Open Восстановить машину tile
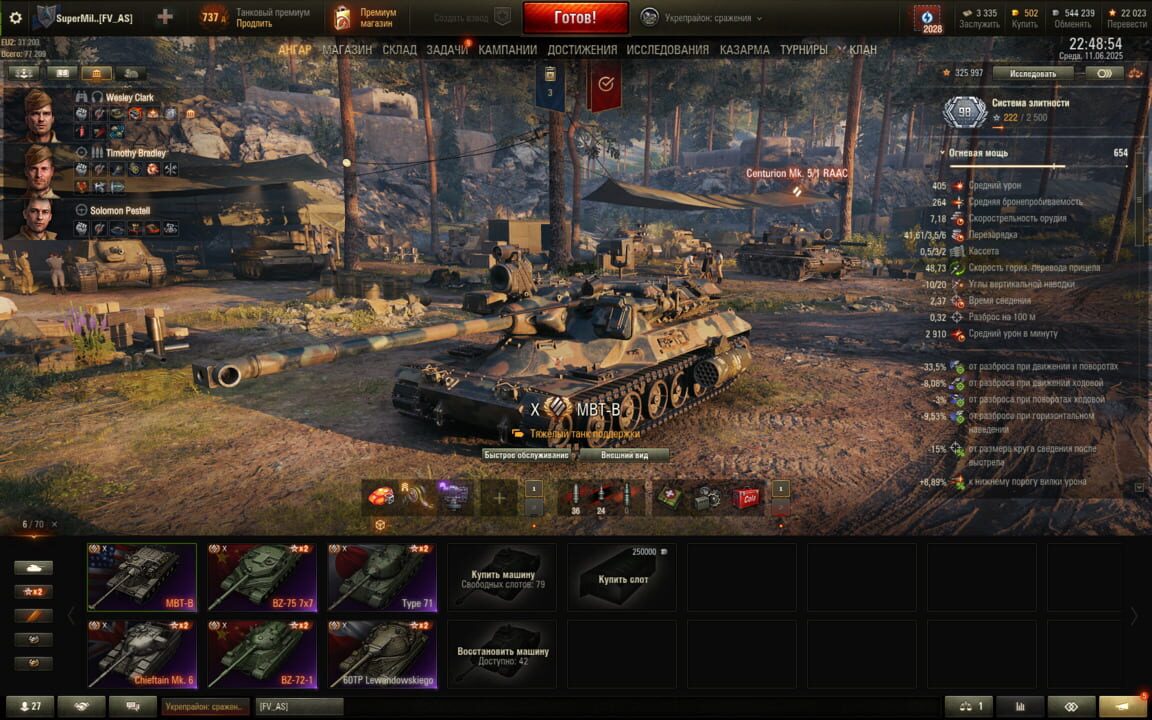Viewport: 1152px width, 720px height. (x=502, y=653)
